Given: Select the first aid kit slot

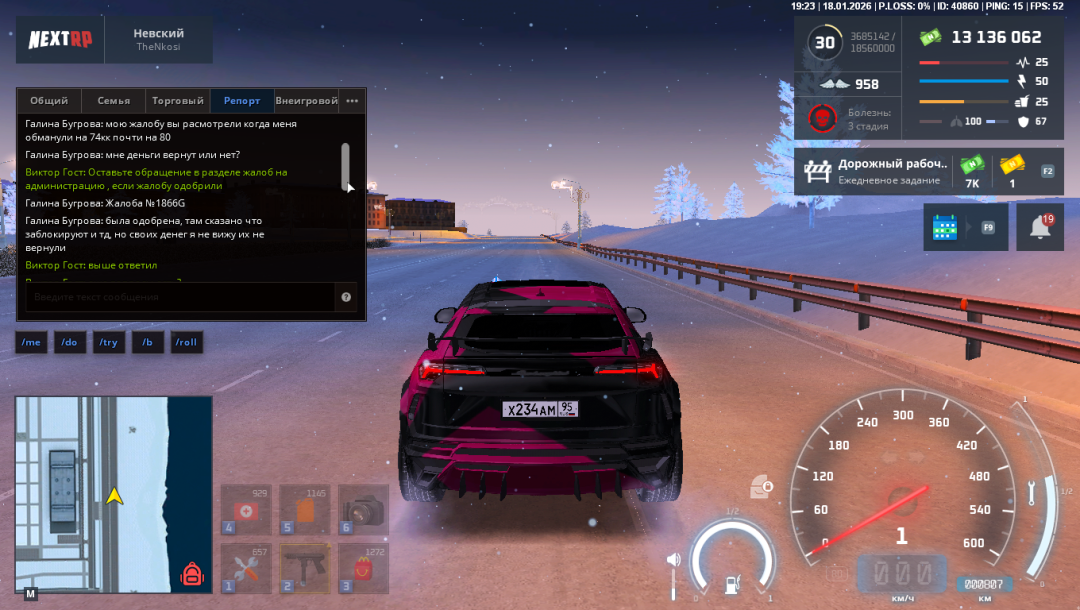Looking at the screenshot, I should click(x=245, y=510).
